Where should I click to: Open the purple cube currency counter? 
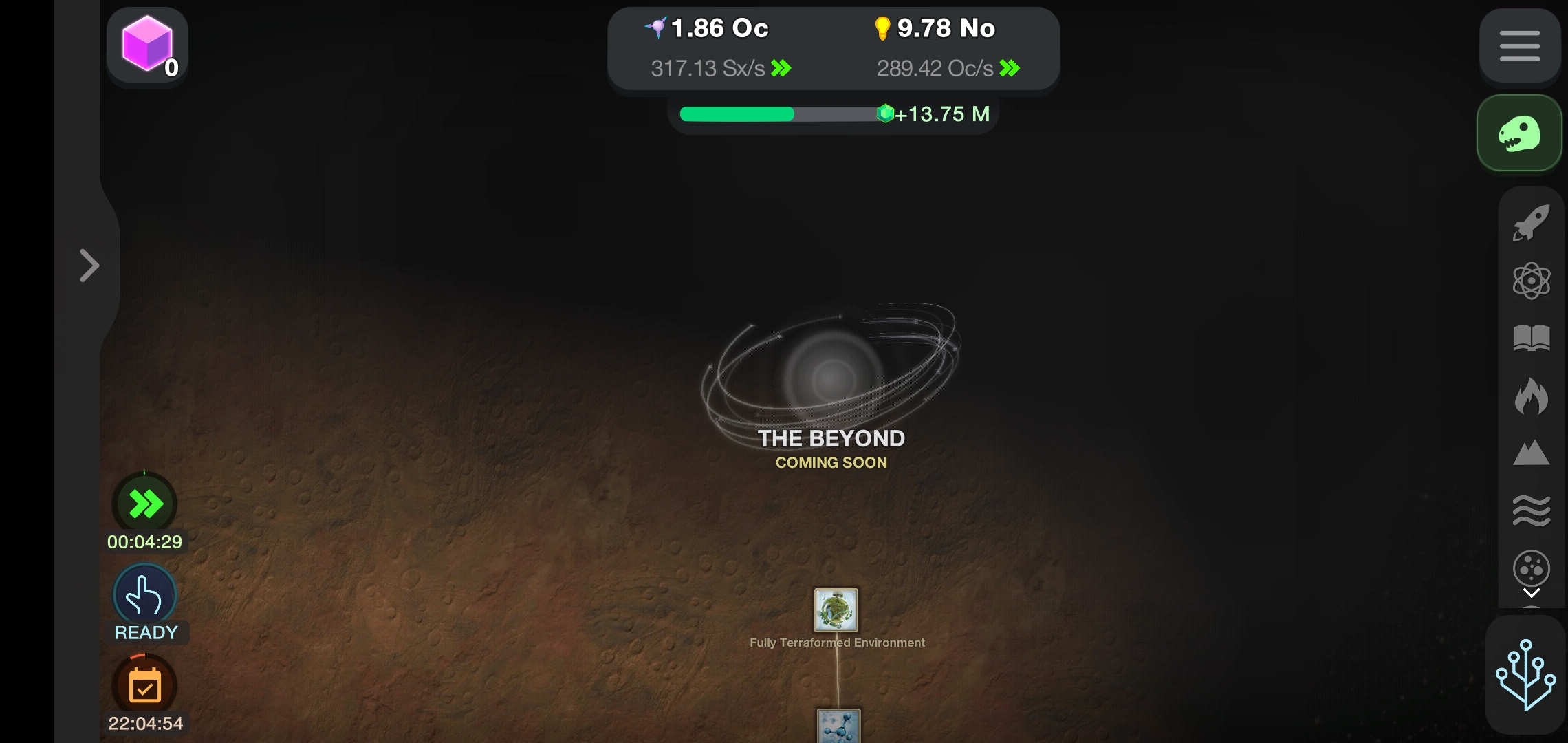146,46
